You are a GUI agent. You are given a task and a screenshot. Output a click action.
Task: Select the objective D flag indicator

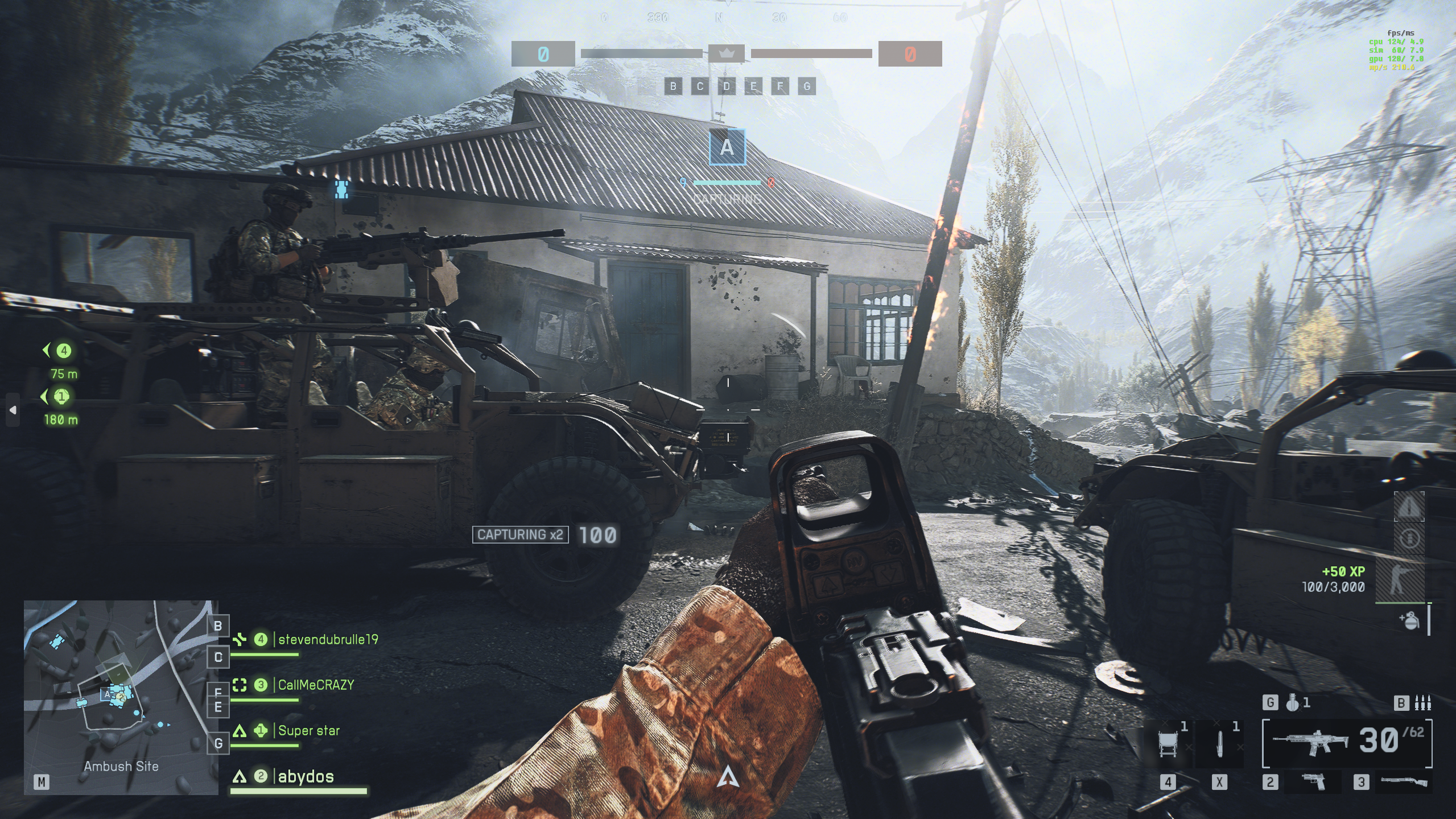727,87
